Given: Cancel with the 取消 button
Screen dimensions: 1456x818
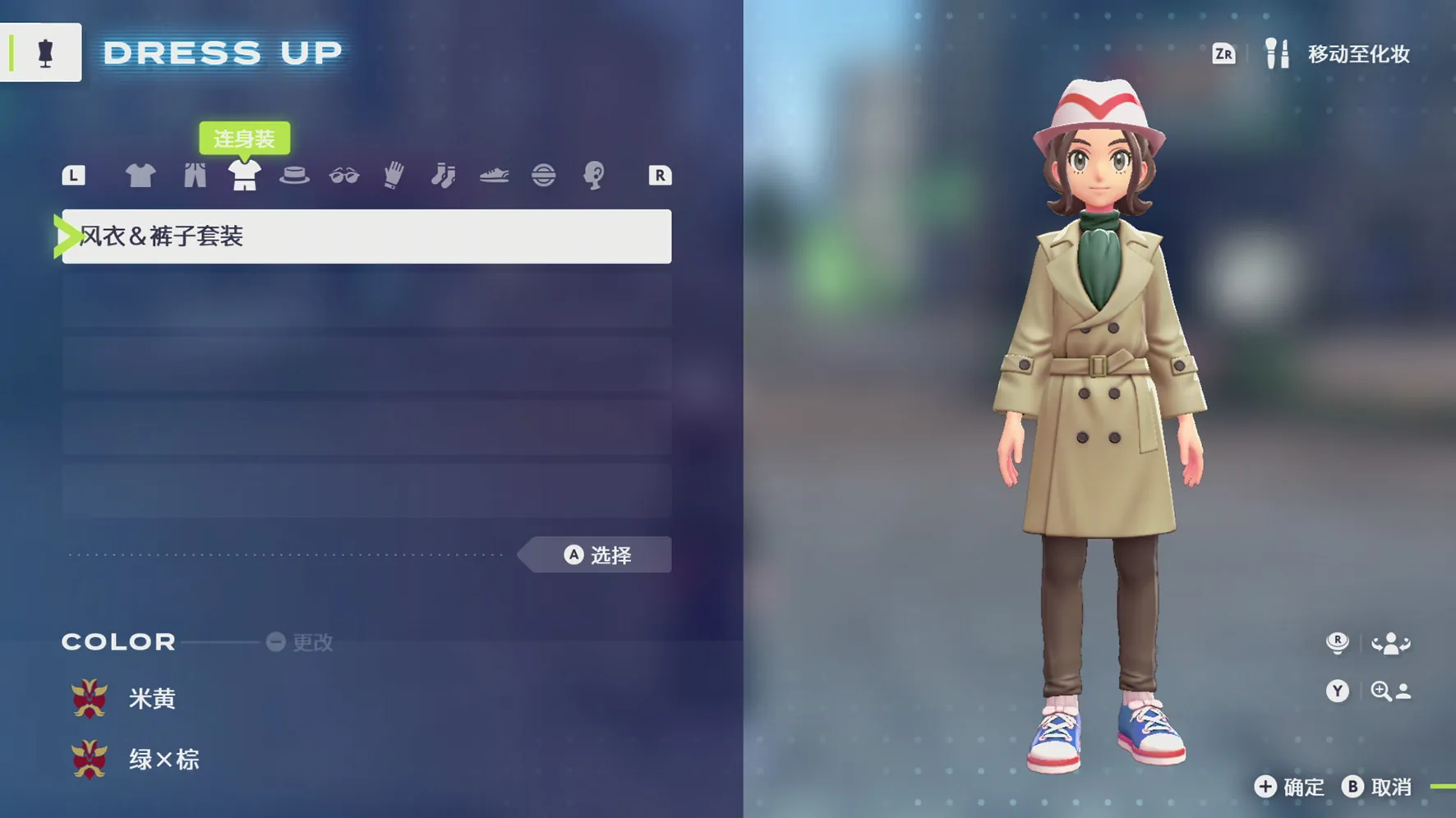Looking at the screenshot, I should click(x=1378, y=787).
